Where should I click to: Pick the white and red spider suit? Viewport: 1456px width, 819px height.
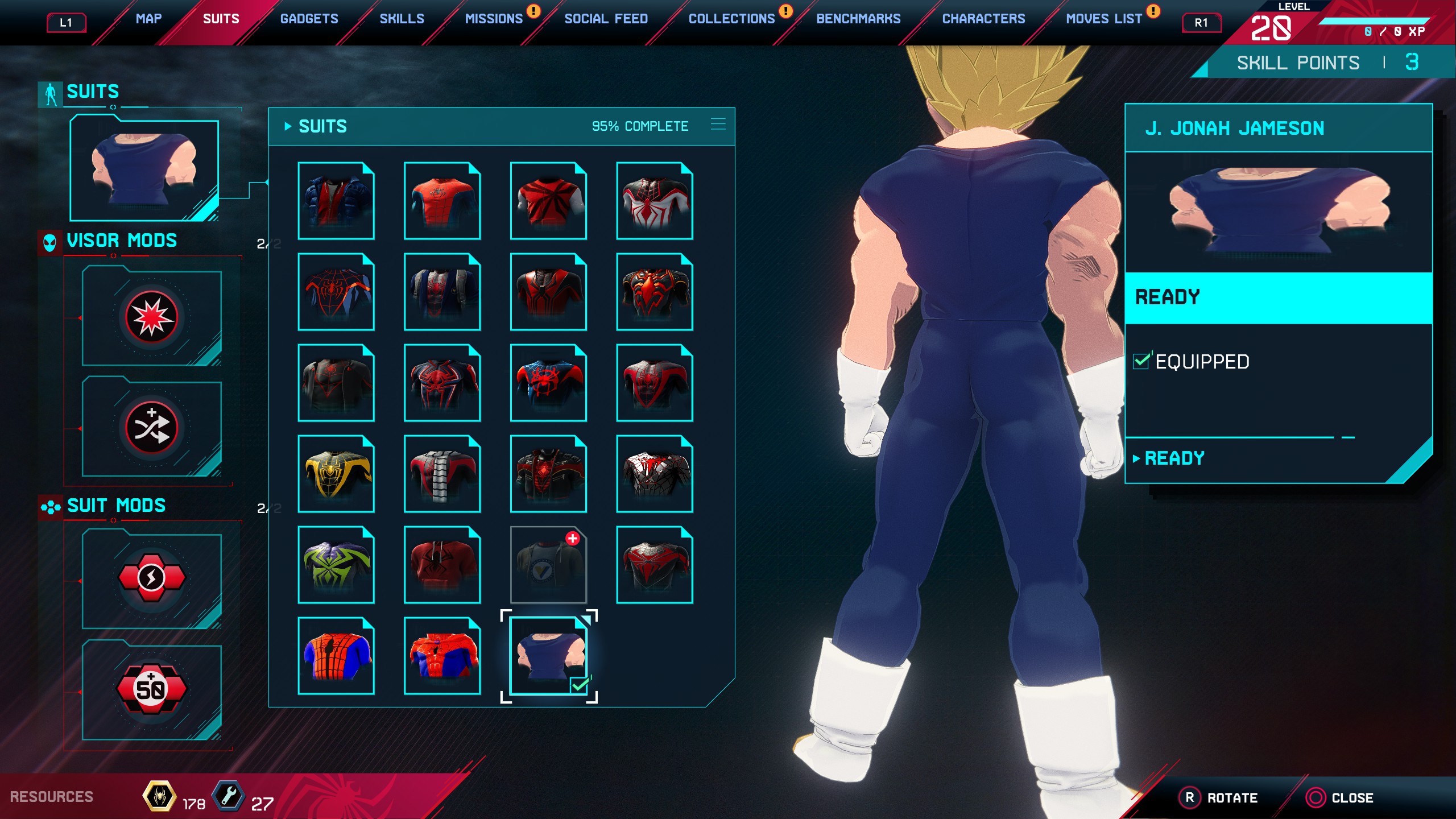(x=655, y=201)
